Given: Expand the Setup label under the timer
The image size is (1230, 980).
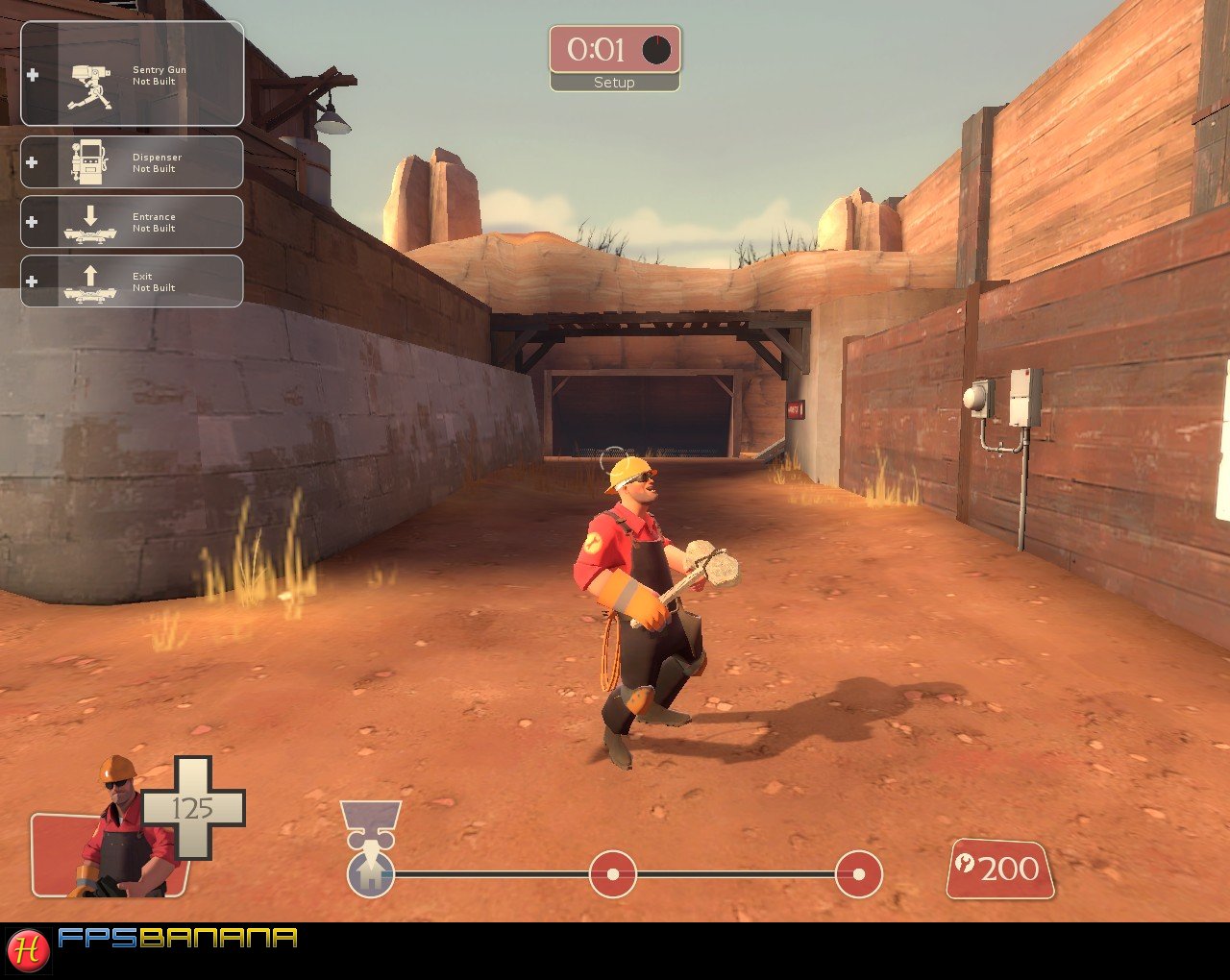Looking at the screenshot, I should (615, 84).
